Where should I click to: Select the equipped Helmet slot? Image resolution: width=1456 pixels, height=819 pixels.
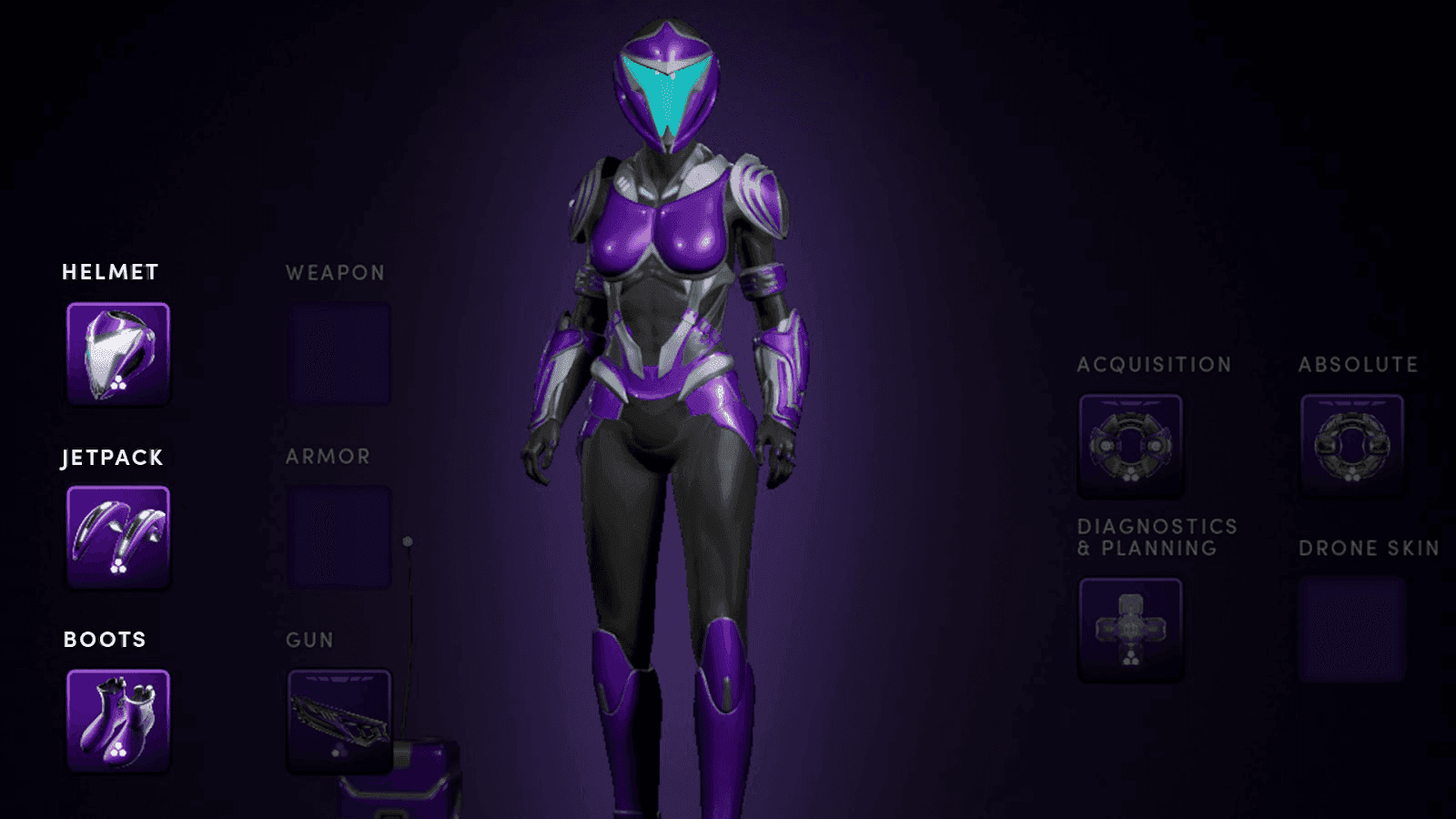tap(118, 353)
